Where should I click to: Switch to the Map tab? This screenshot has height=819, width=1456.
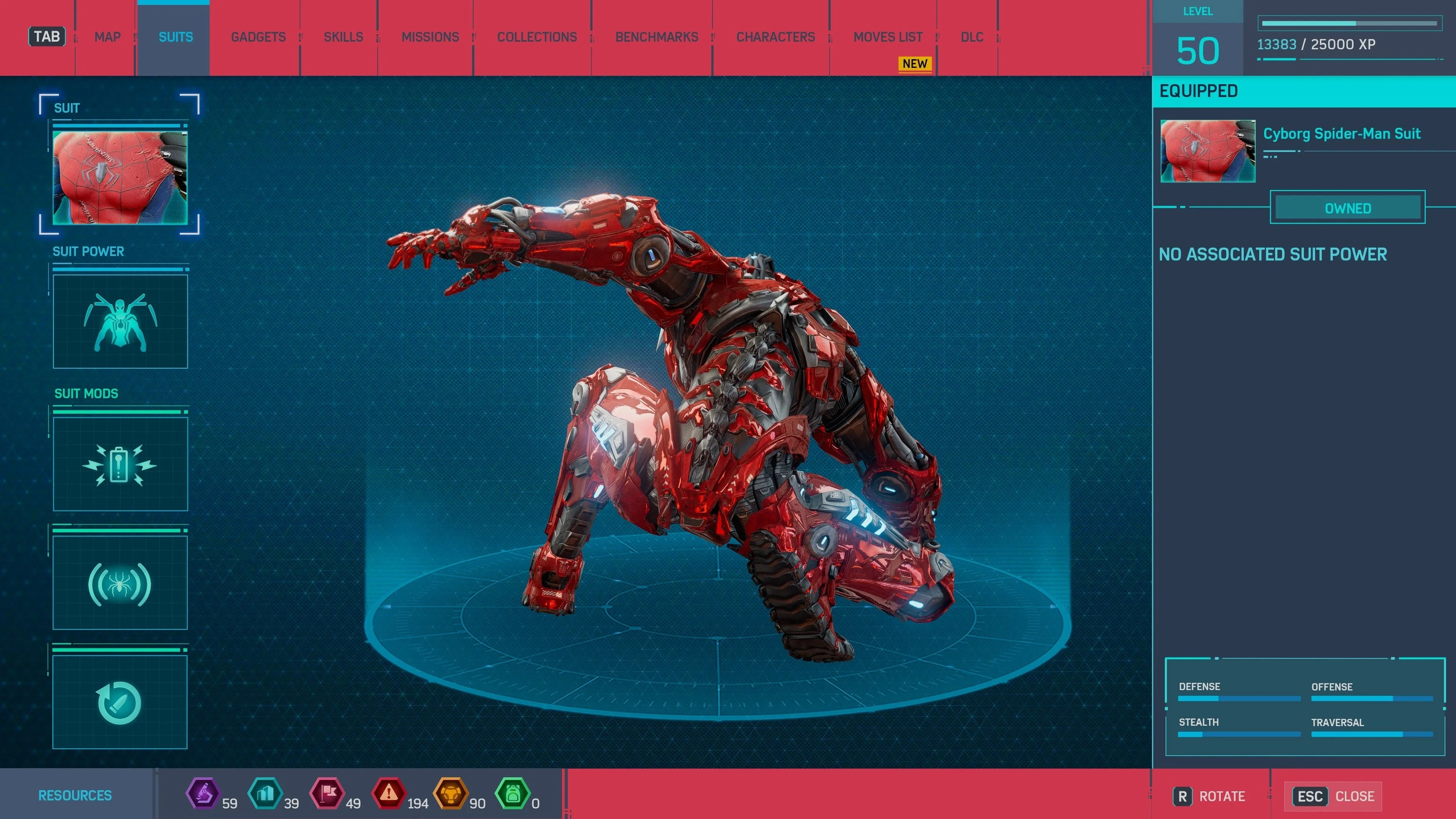[107, 37]
